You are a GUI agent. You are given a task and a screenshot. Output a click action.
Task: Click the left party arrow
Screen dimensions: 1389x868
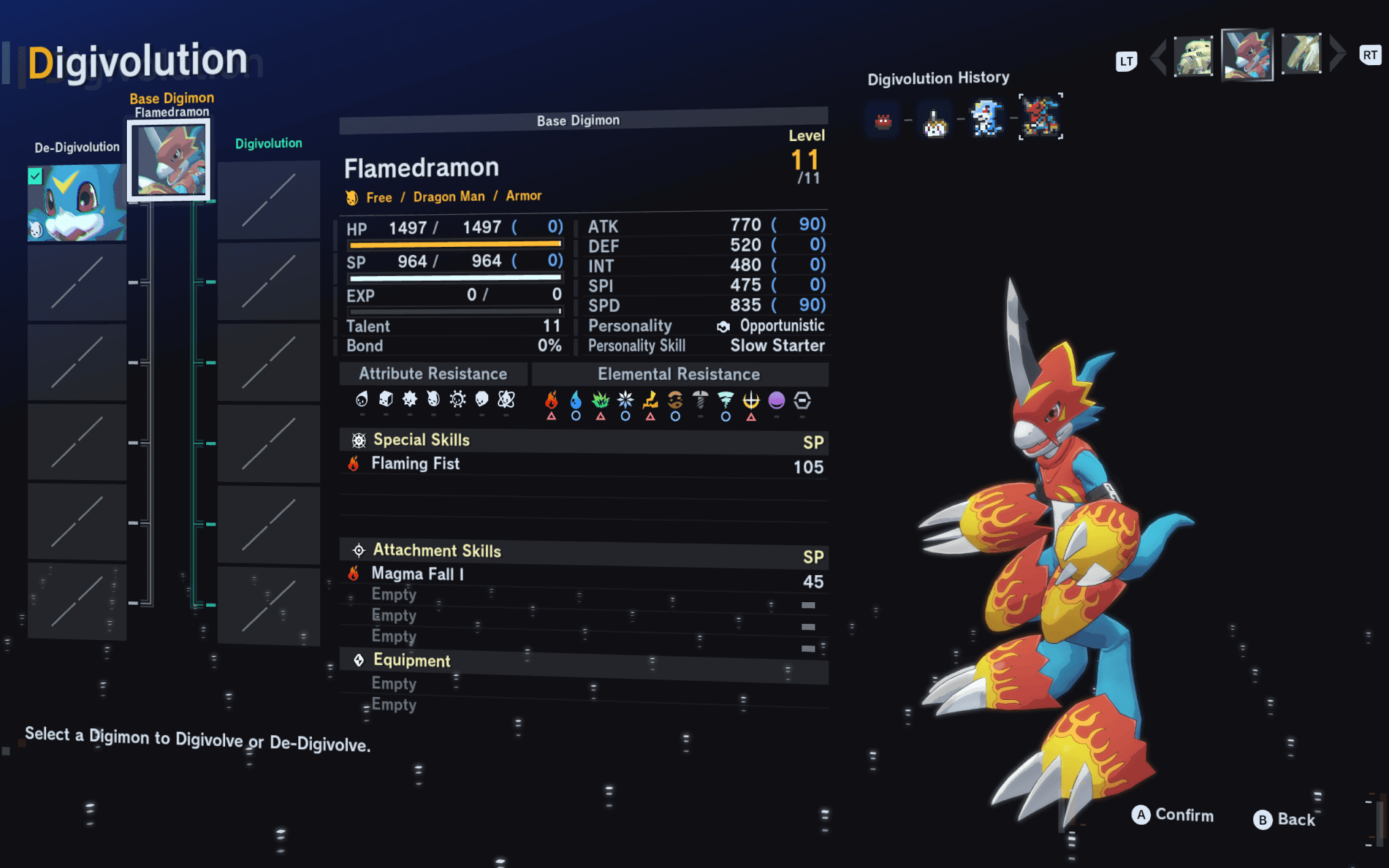[x=1159, y=57]
